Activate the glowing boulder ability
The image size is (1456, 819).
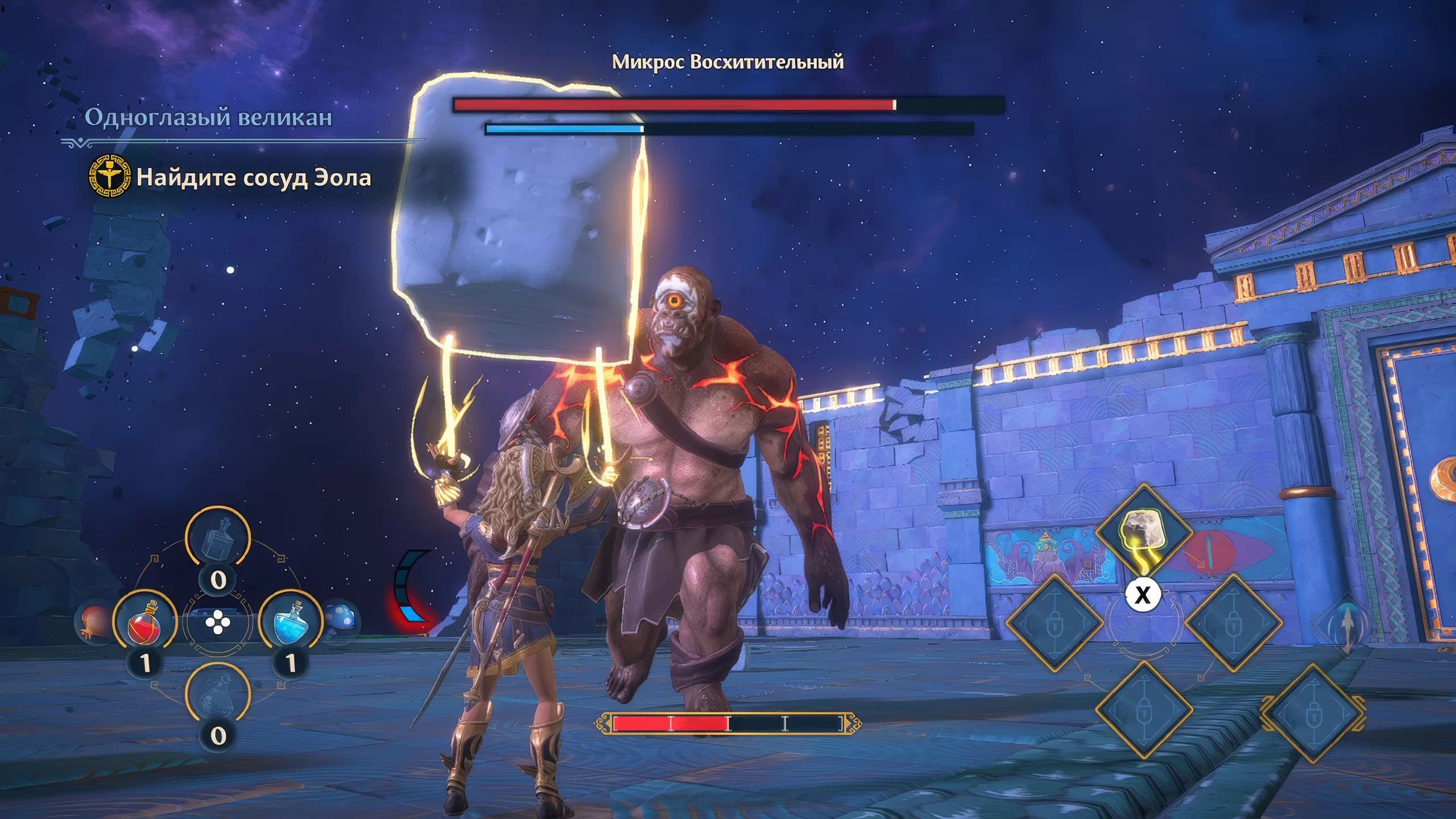point(1143,533)
